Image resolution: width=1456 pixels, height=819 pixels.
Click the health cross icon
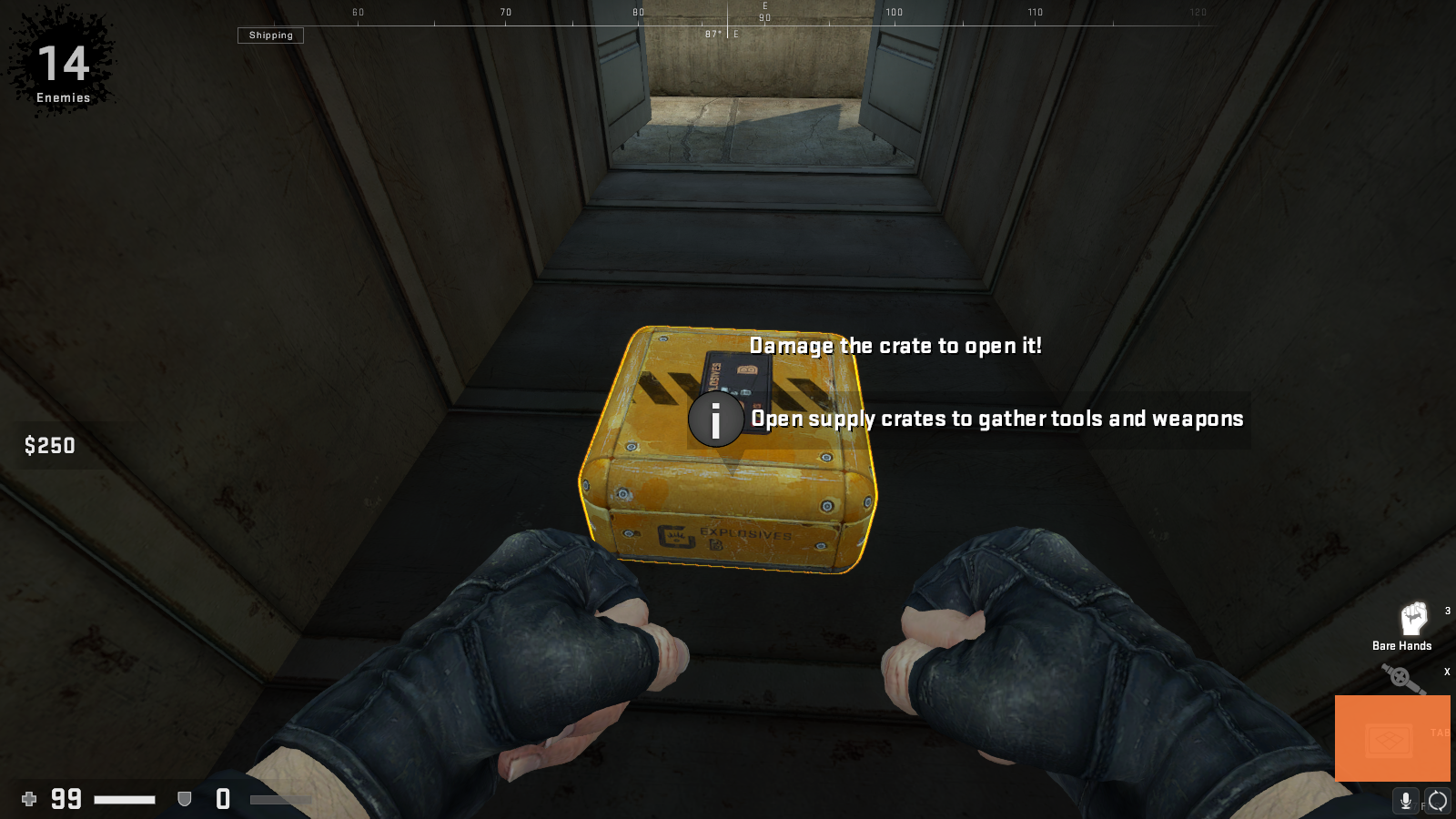point(30,799)
